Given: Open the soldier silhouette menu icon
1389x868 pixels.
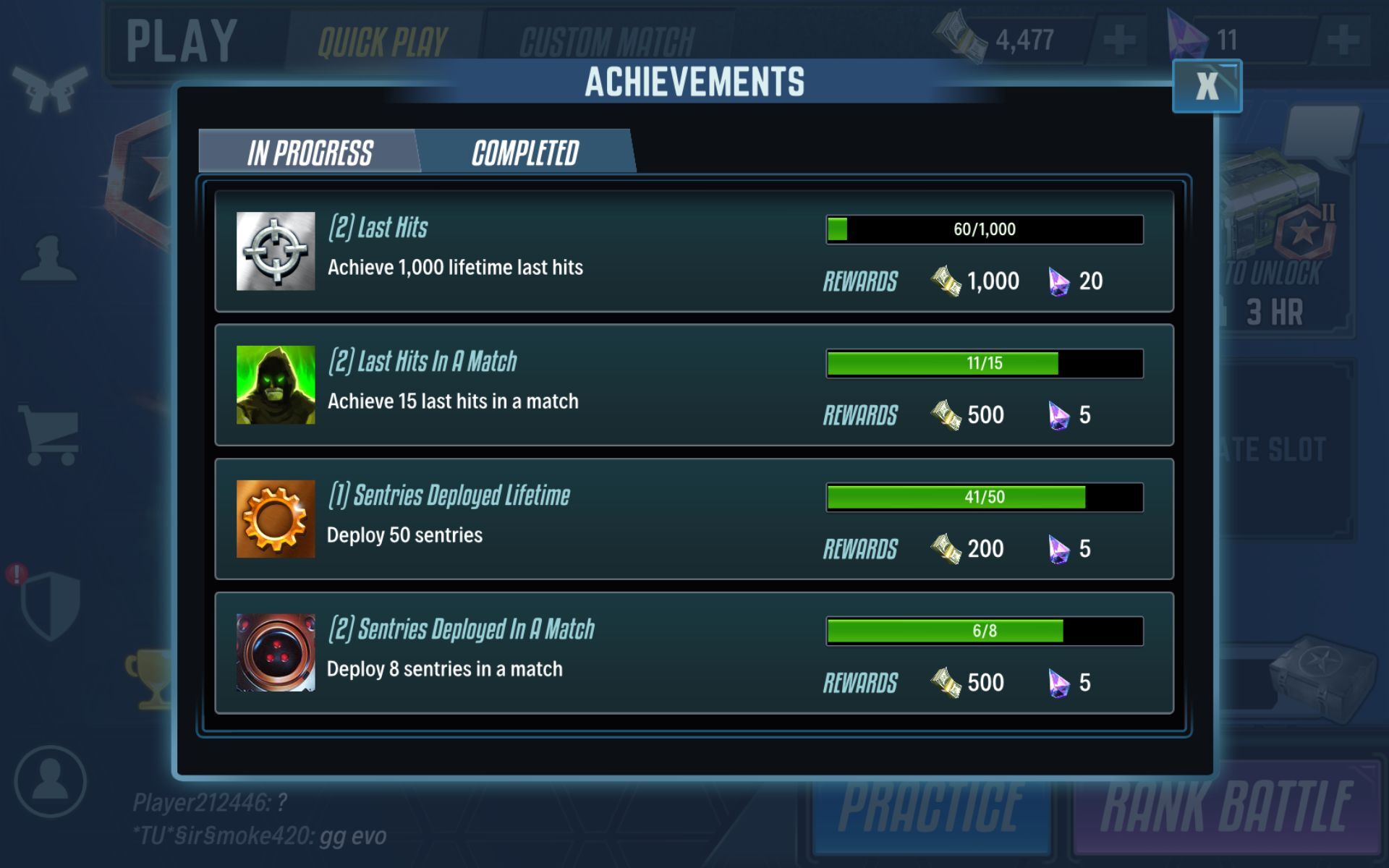Looking at the screenshot, I should [49, 259].
